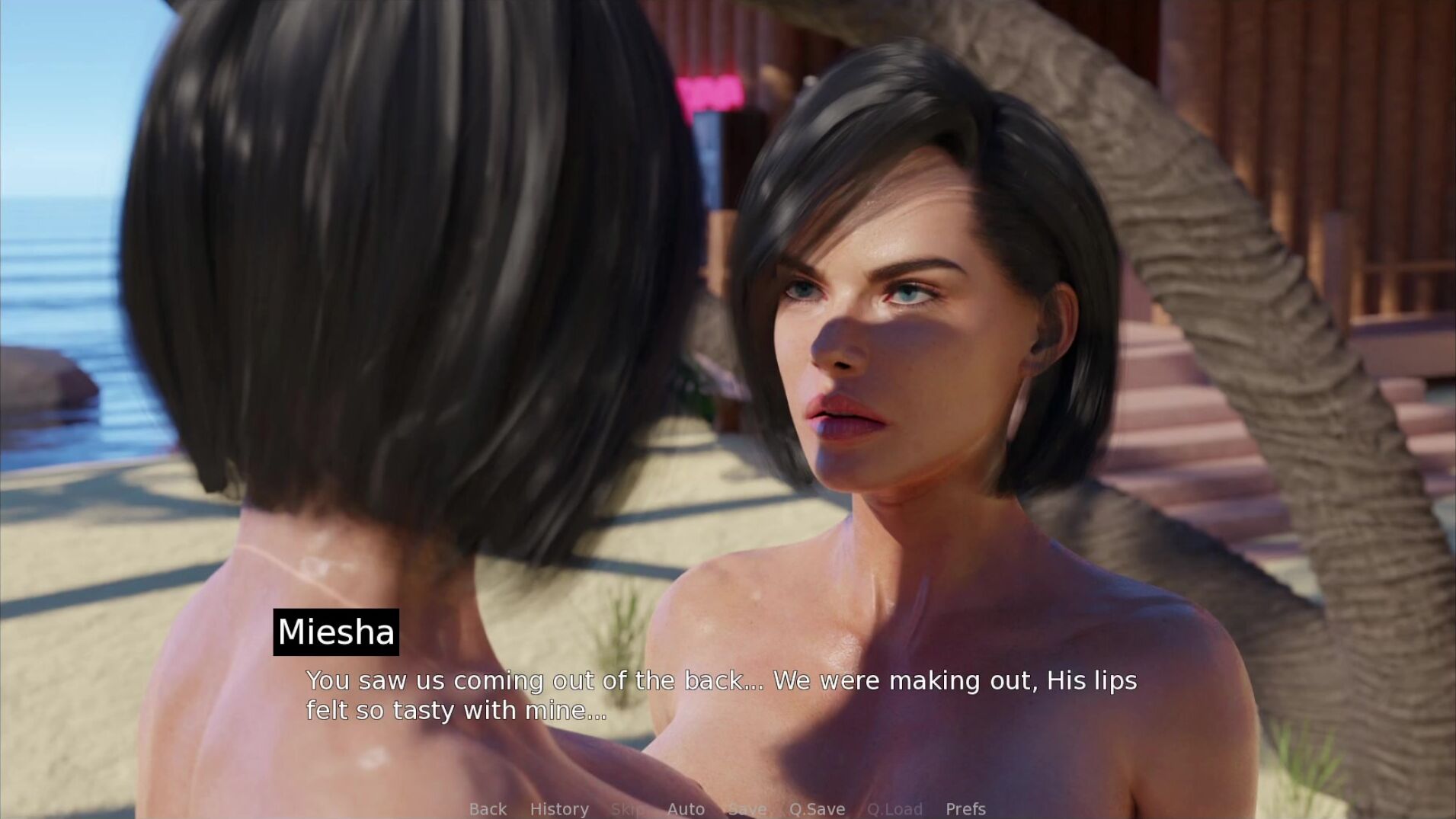Quick load using Q.Load
Image resolution: width=1456 pixels, height=819 pixels.
894,808
